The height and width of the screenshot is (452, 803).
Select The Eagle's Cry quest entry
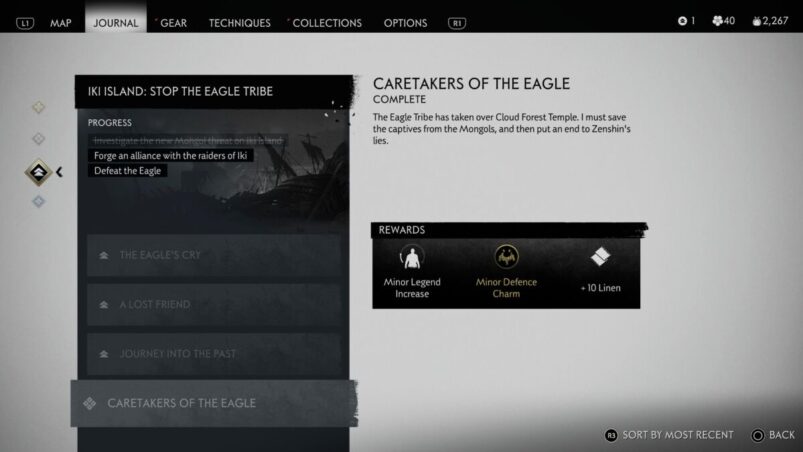213,255
